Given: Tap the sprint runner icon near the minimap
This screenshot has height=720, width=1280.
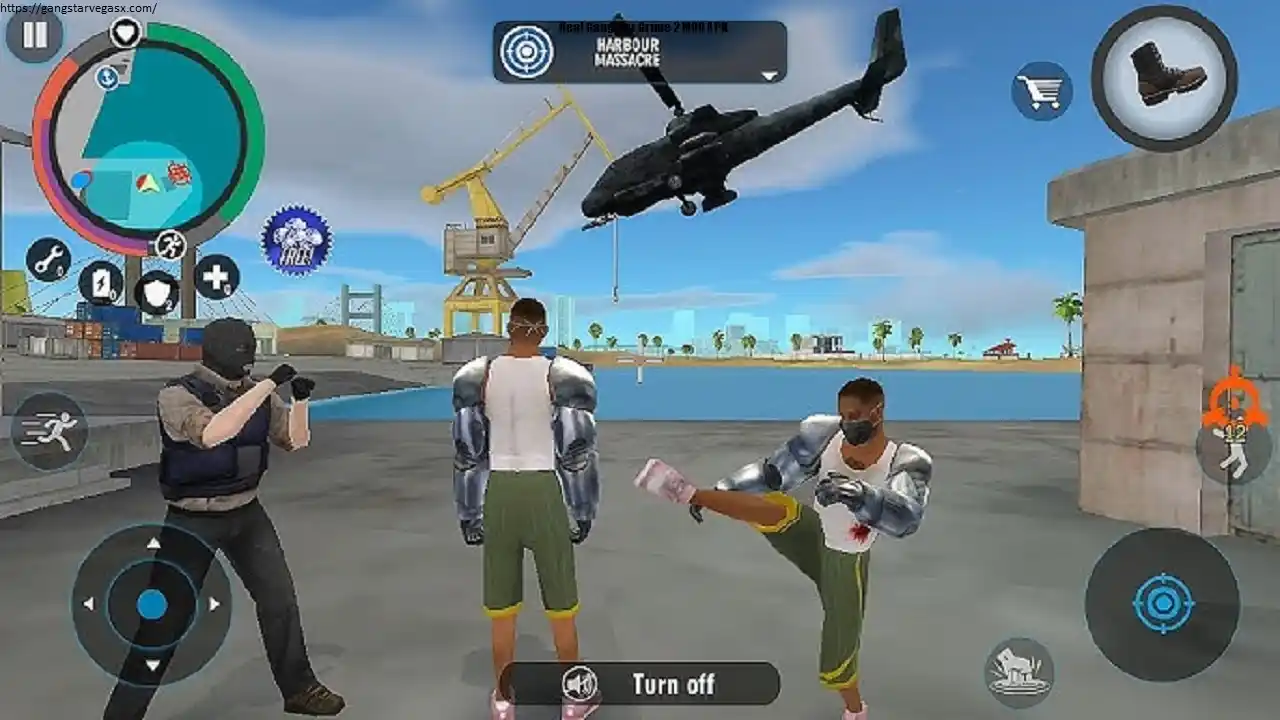Looking at the screenshot, I should click(x=170, y=245).
